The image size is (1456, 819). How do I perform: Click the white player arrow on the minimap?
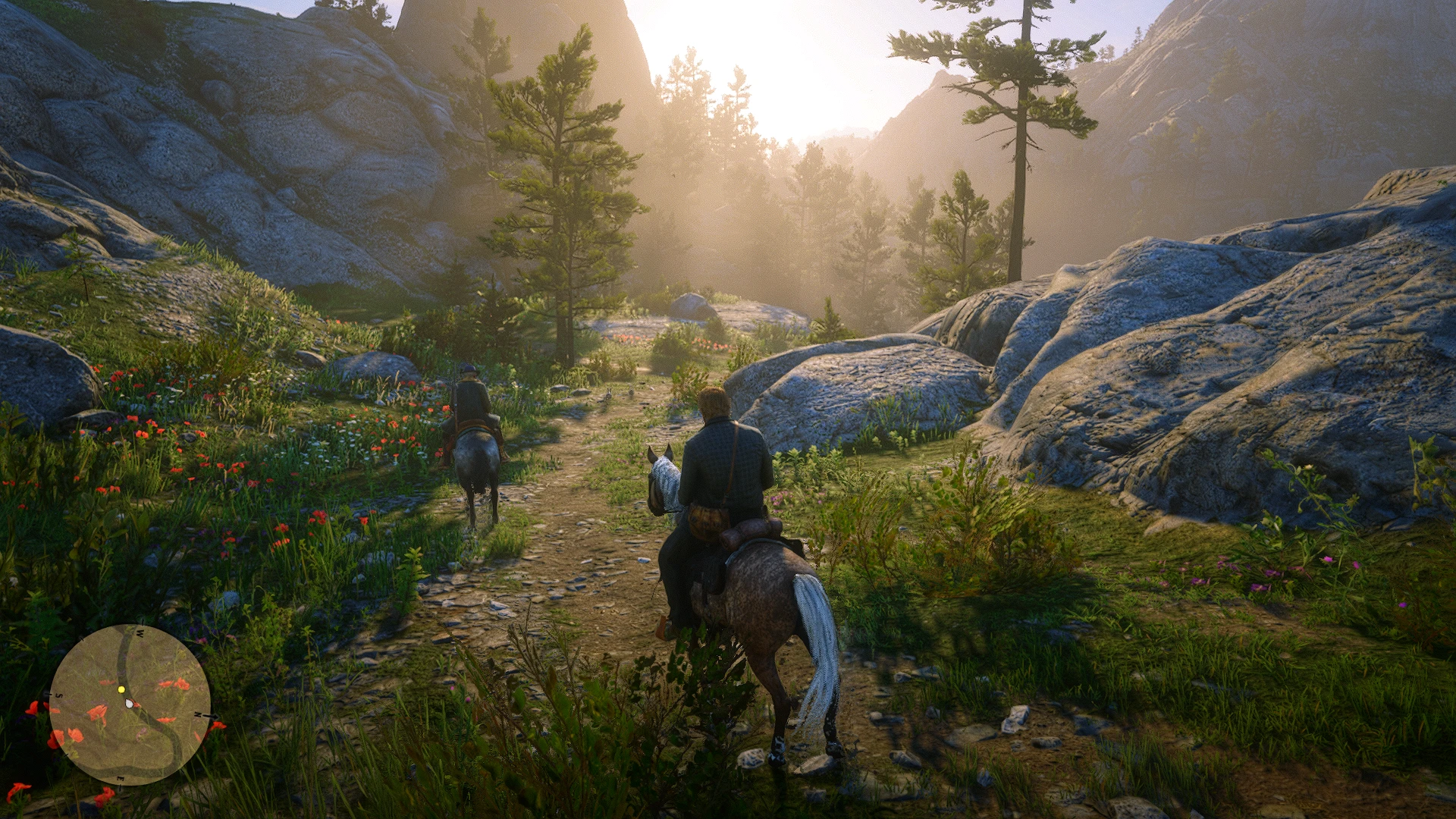point(130,704)
